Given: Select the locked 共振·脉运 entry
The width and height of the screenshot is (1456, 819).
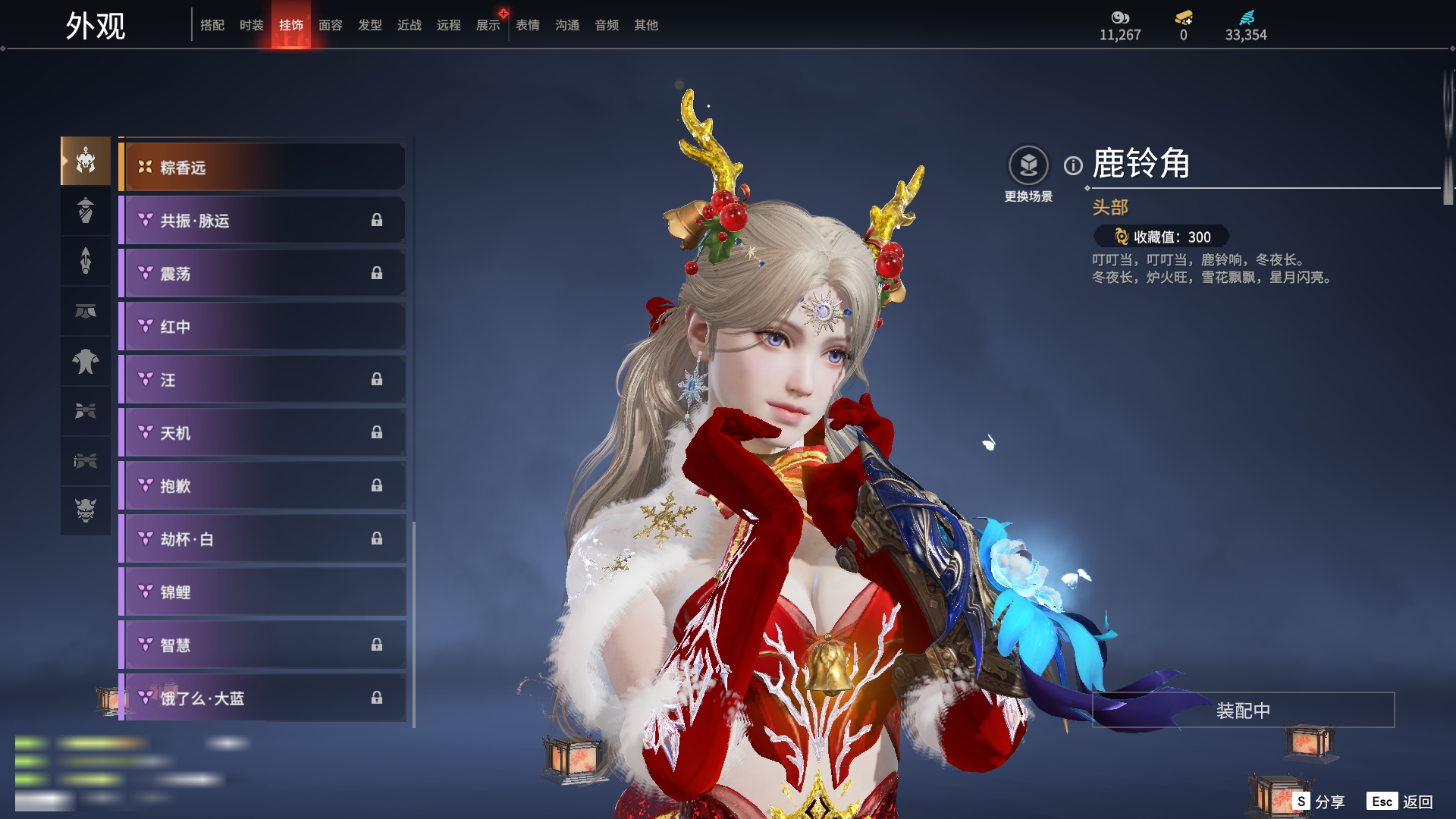Looking at the screenshot, I should point(262,221).
